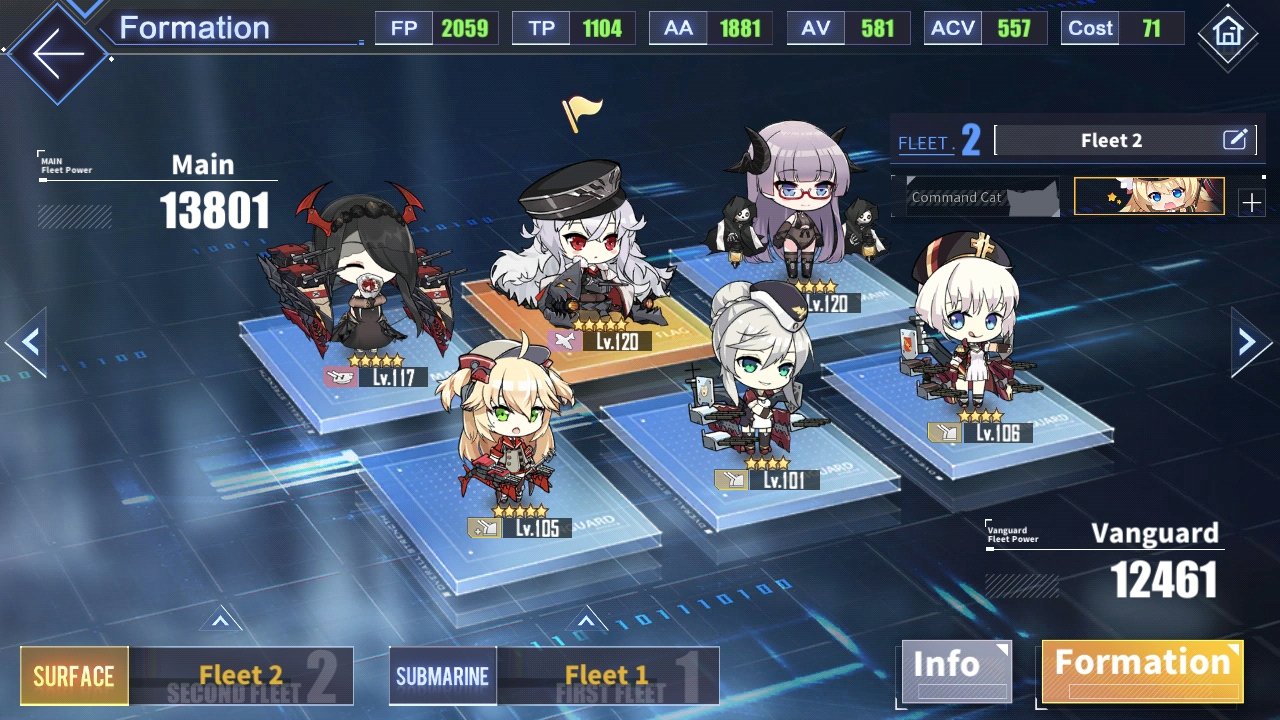
Task: Choose the Submarine Fleet 1 selector
Action: click(x=553, y=676)
